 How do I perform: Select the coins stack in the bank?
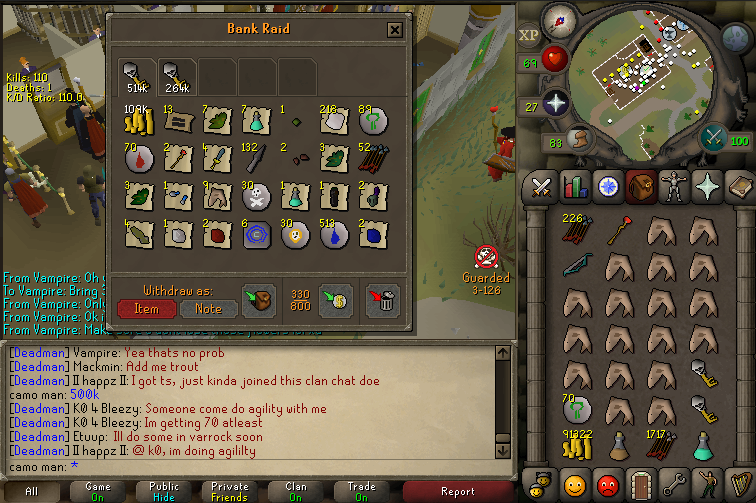[134, 121]
